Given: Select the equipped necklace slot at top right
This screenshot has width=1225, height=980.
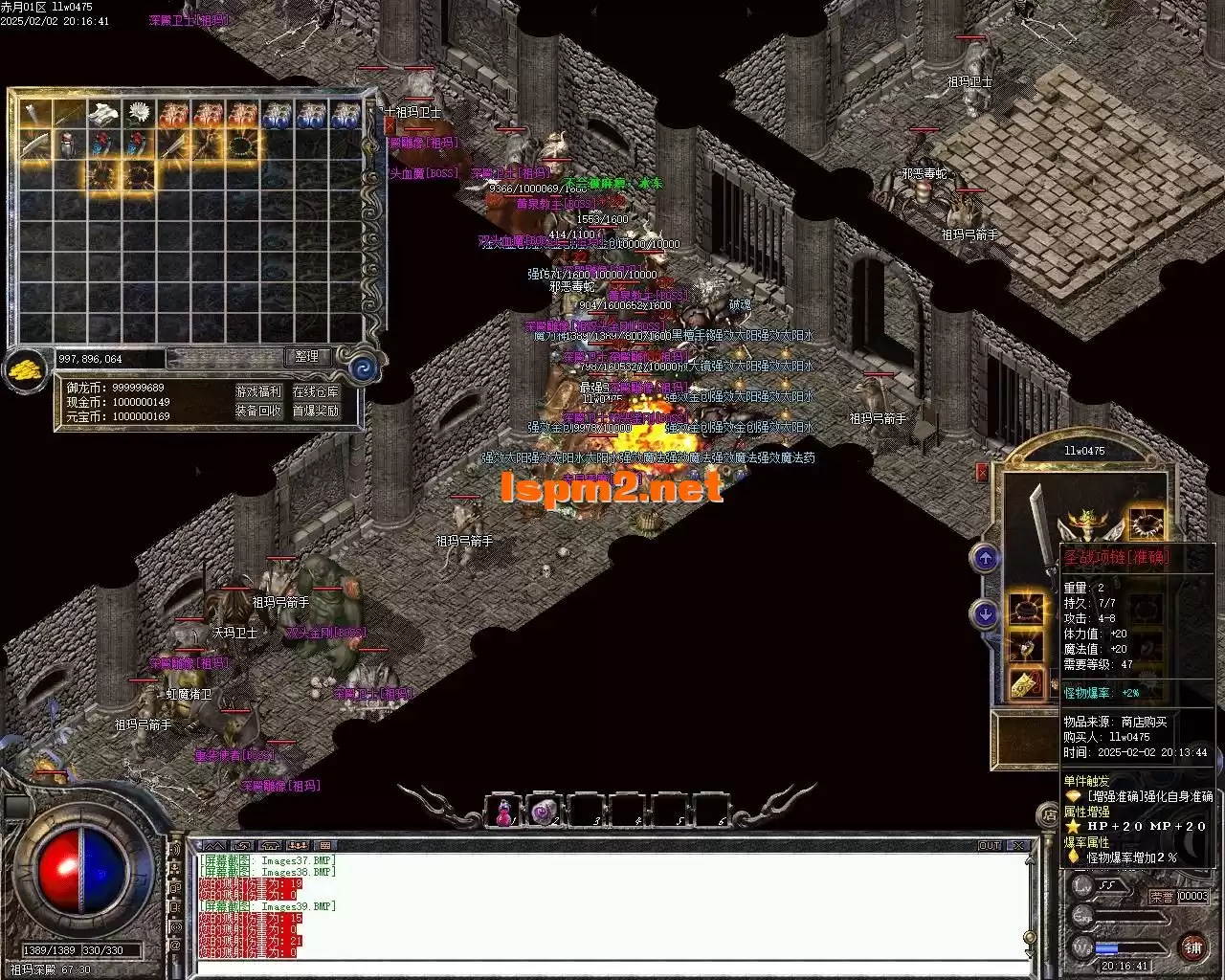Looking at the screenshot, I should tap(1146, 524).
